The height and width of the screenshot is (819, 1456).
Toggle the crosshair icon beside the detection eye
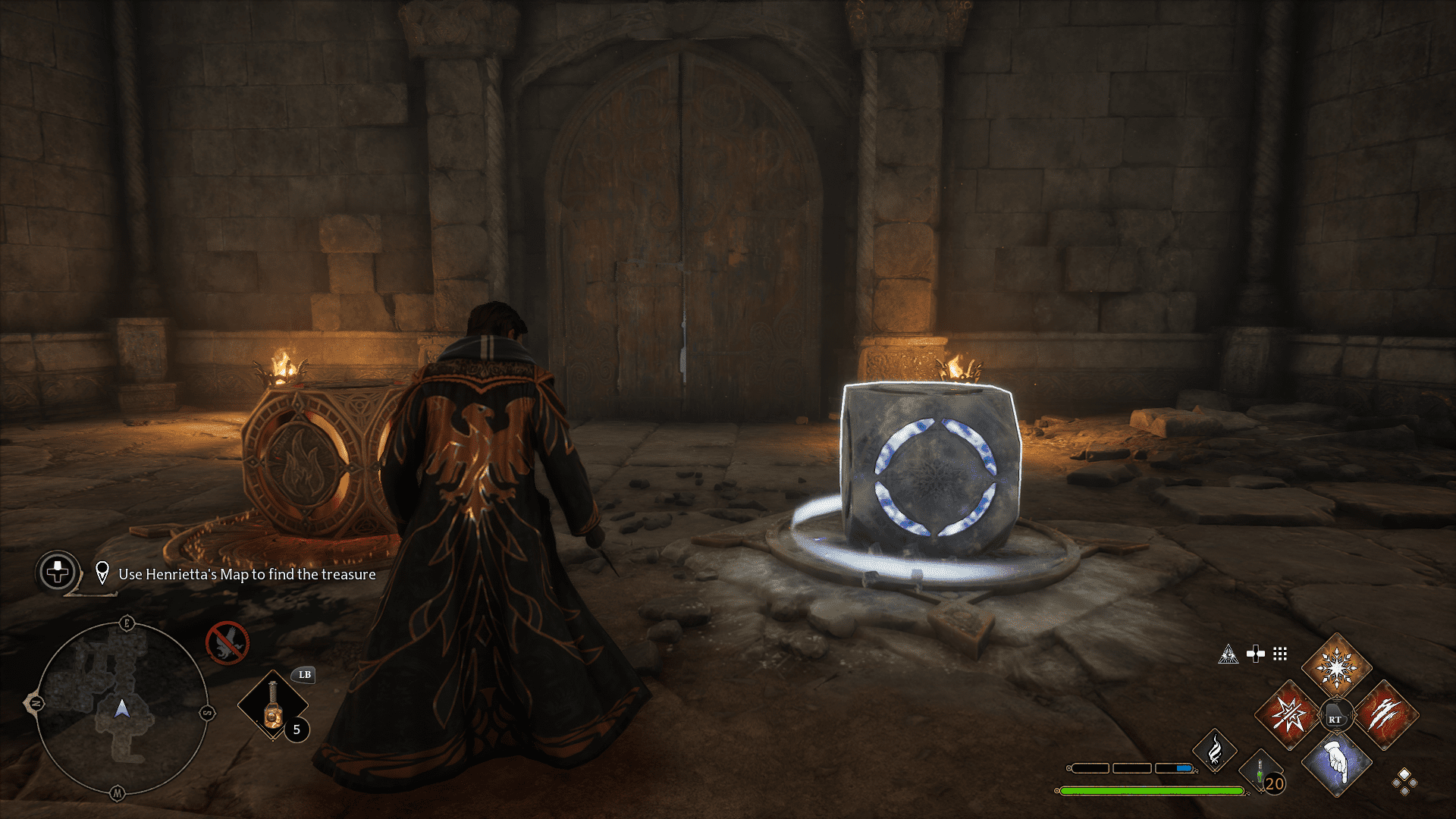pos(1255,653)
